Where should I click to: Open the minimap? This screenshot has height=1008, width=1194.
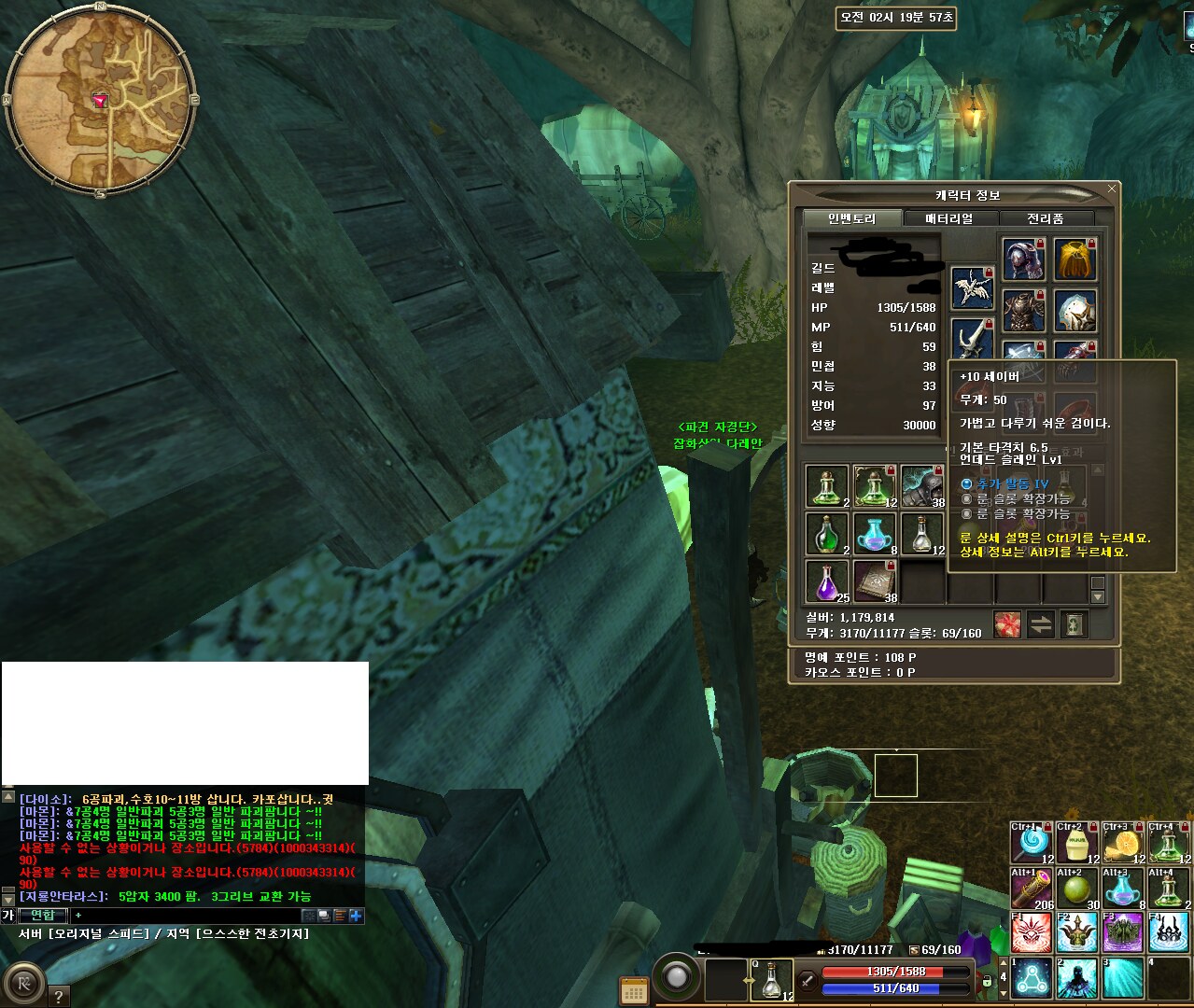[x=100, y=99]
